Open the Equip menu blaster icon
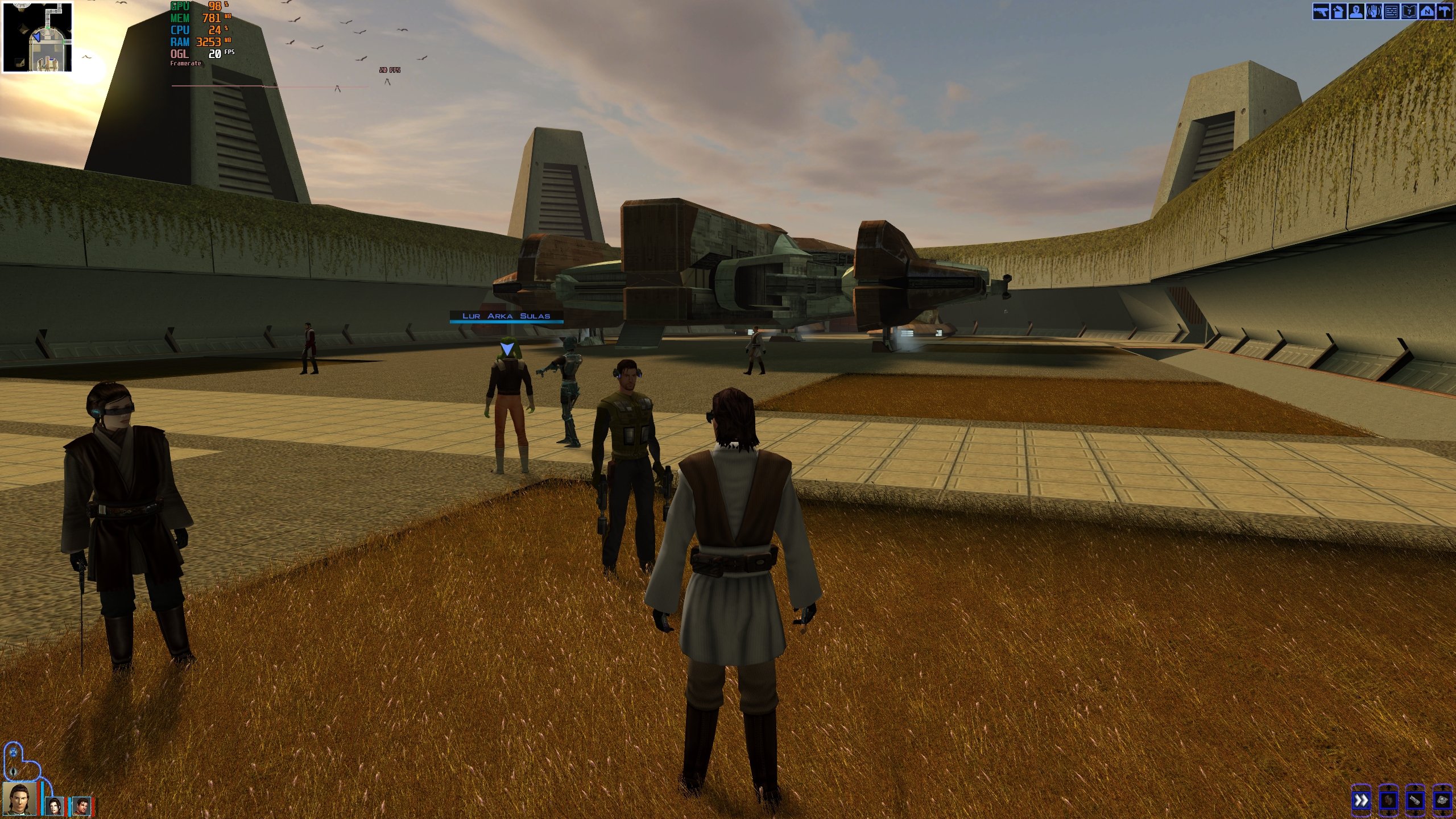 click(1321, 11)
